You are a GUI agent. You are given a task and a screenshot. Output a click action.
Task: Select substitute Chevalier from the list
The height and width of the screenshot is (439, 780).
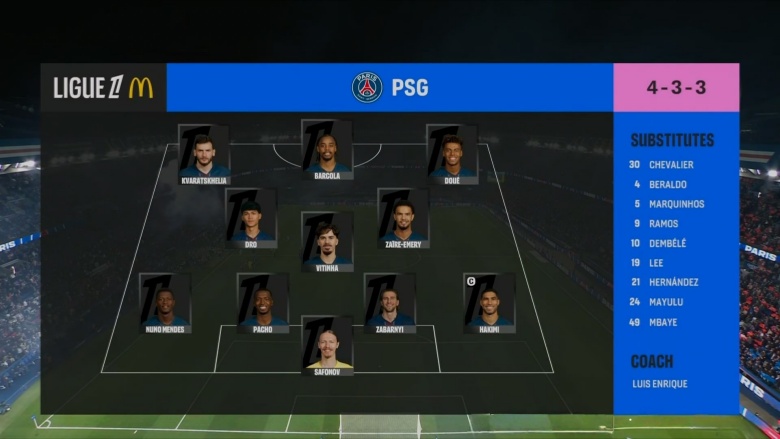669,165
